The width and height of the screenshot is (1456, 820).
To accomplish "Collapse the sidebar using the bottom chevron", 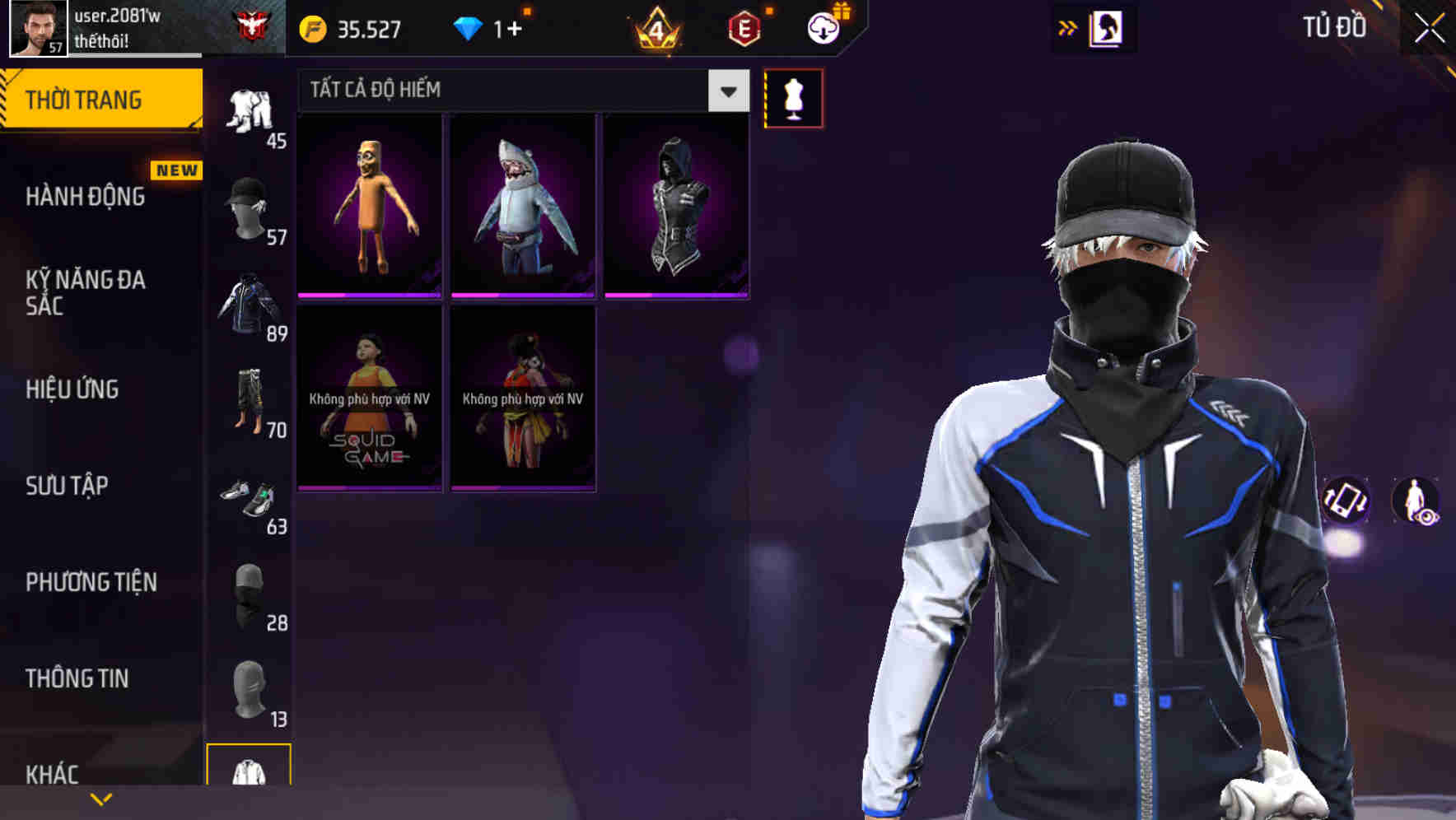I will click(x=100, y=799).
